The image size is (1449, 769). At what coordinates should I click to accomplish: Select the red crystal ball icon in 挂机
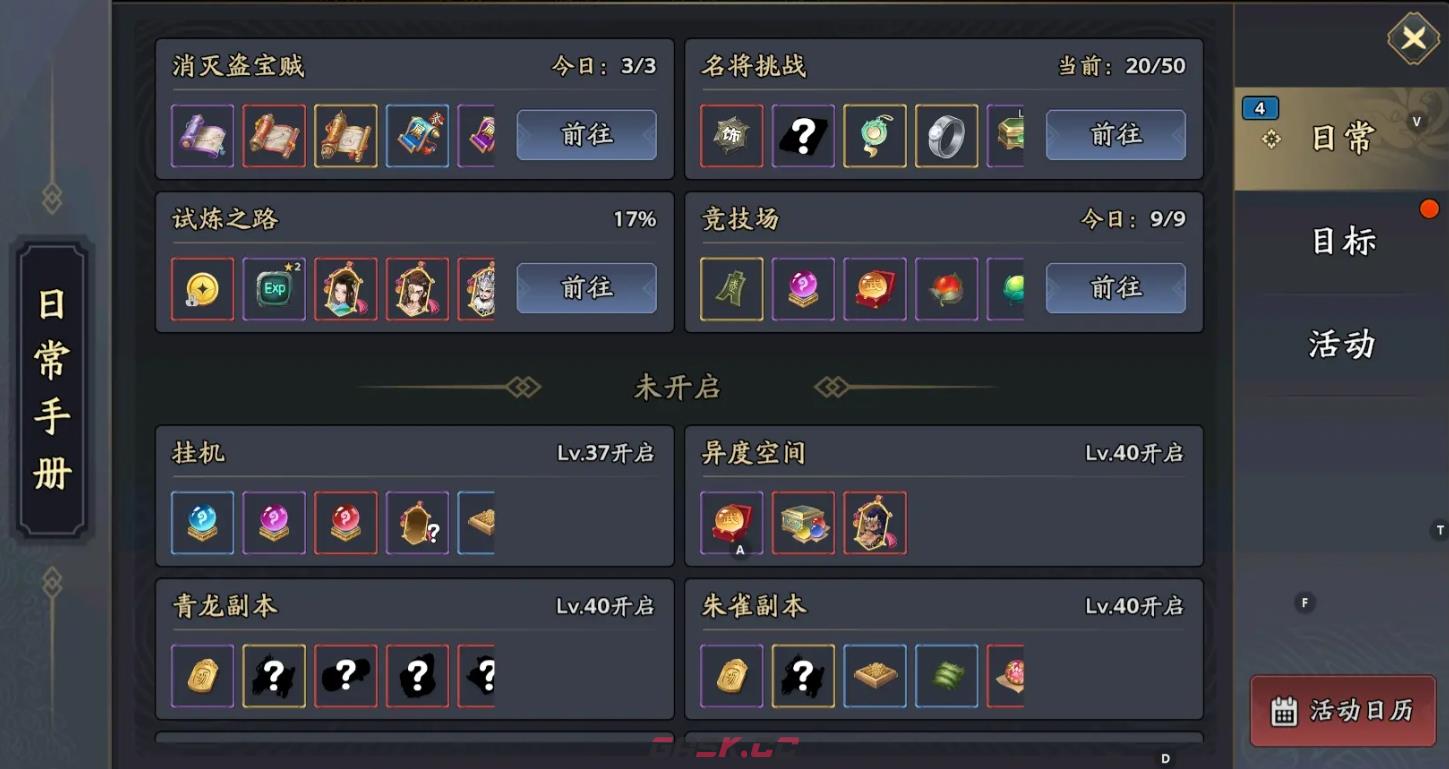(x=346, y=522)
